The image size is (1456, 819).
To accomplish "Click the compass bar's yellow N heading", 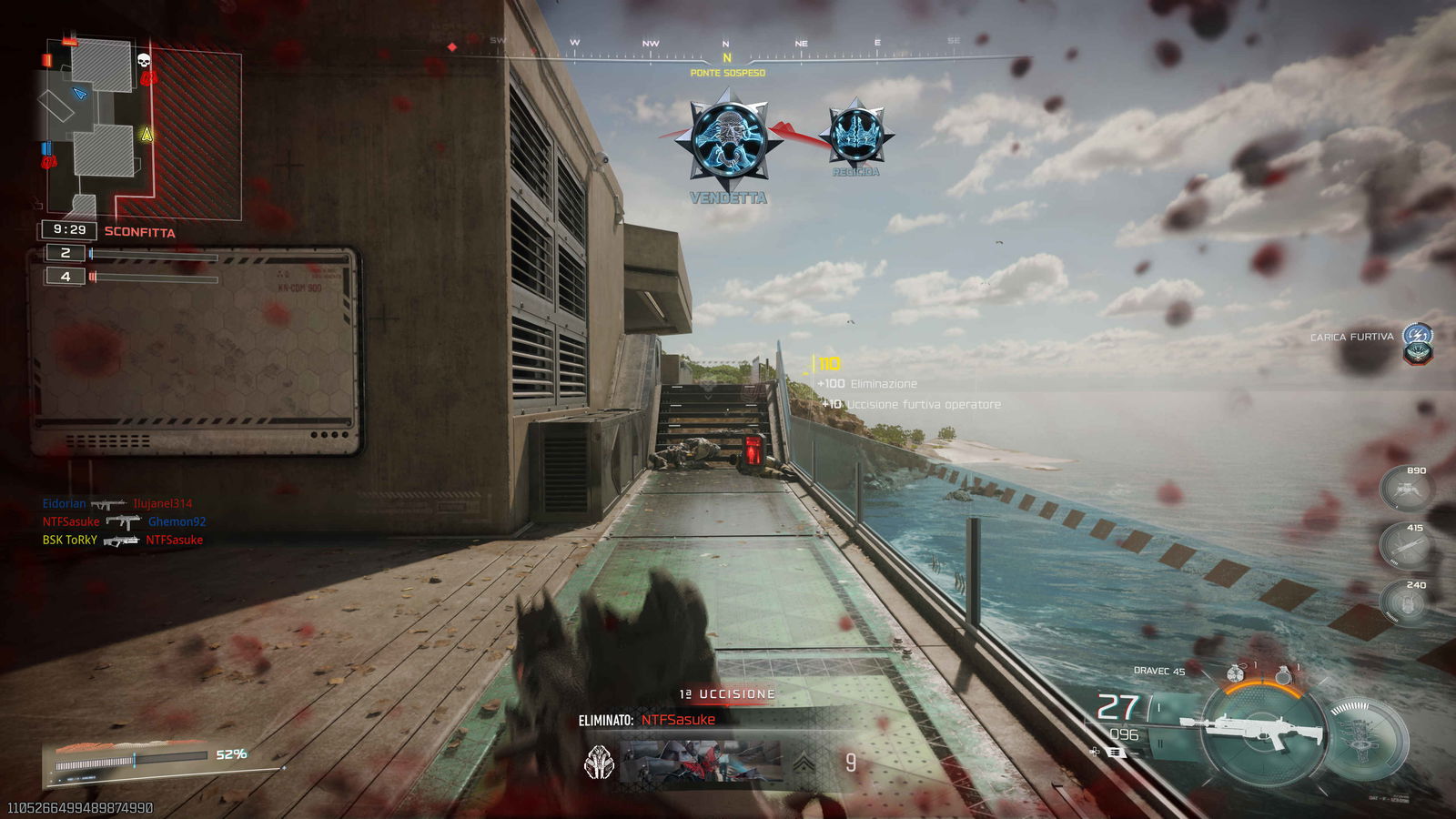I will click(x=726, y=58).
